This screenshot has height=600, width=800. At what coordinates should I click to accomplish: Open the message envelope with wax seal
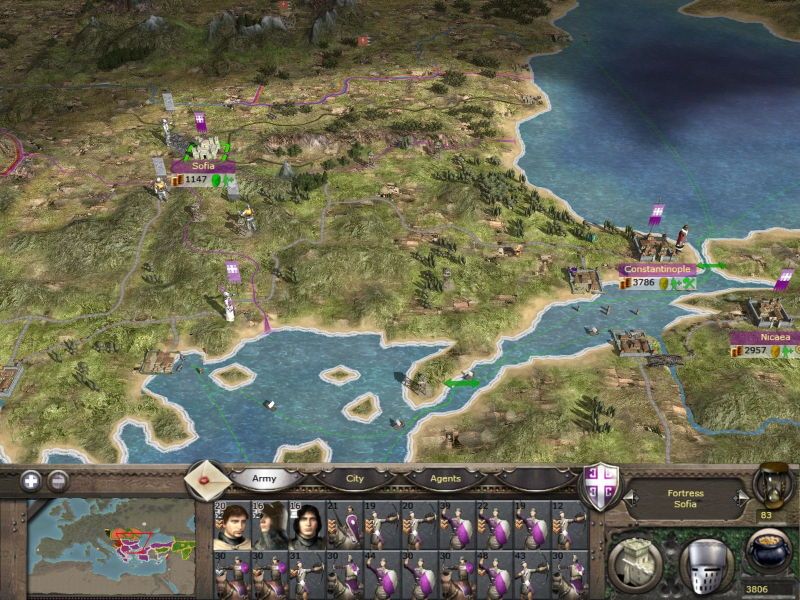[207, 478]
